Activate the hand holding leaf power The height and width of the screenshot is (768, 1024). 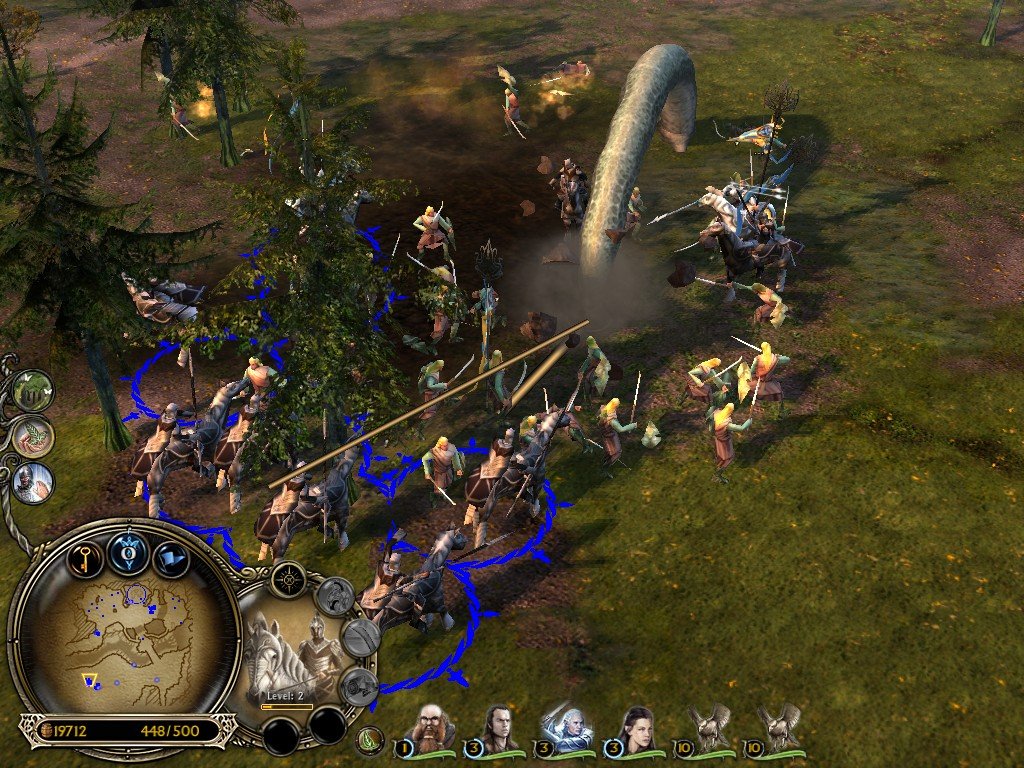point(33,437)
